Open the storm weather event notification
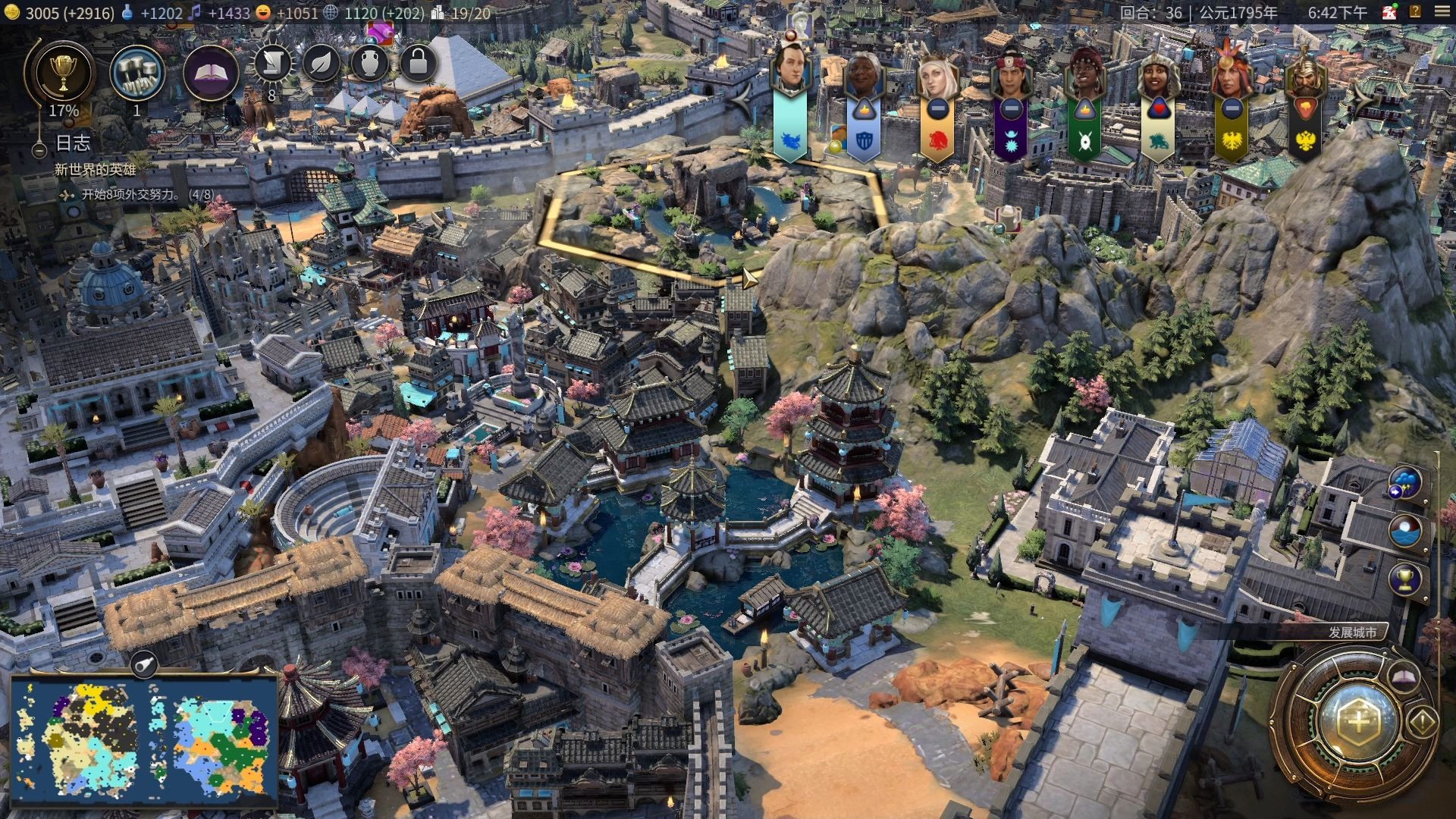Image resolution: width=1456 pixels, height=819 pixels. [1405, 483]
